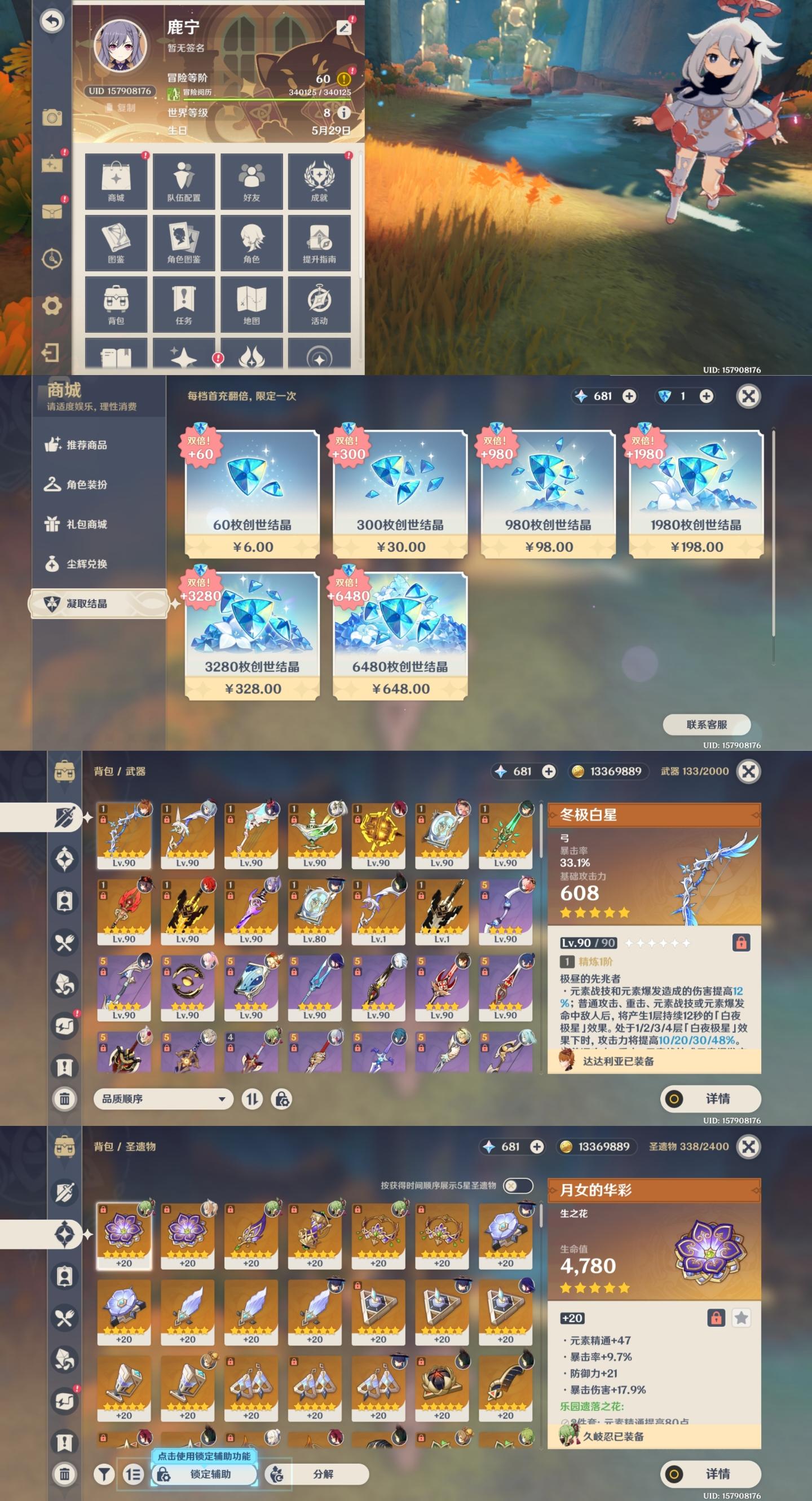Open the 成就 achievements tile
Image resolution: width=812 pixels, height=1501 pixels.
[x=319, y=181]
